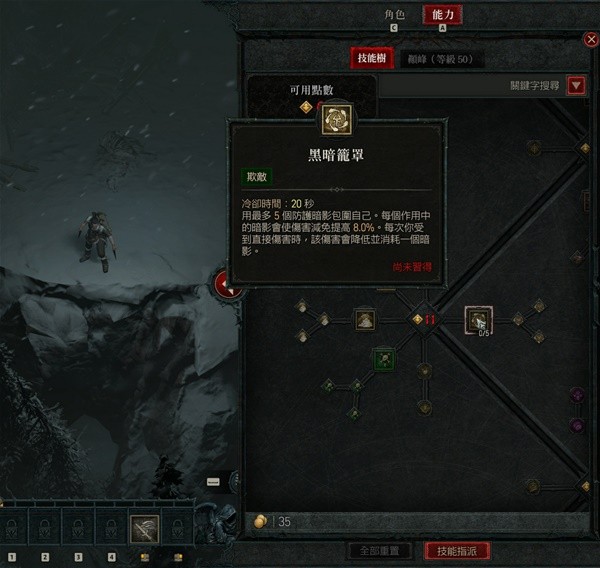Open the red keyword search dropdown arrow
The width and height of the screenshot is (600, 568).
pos(575,86)
